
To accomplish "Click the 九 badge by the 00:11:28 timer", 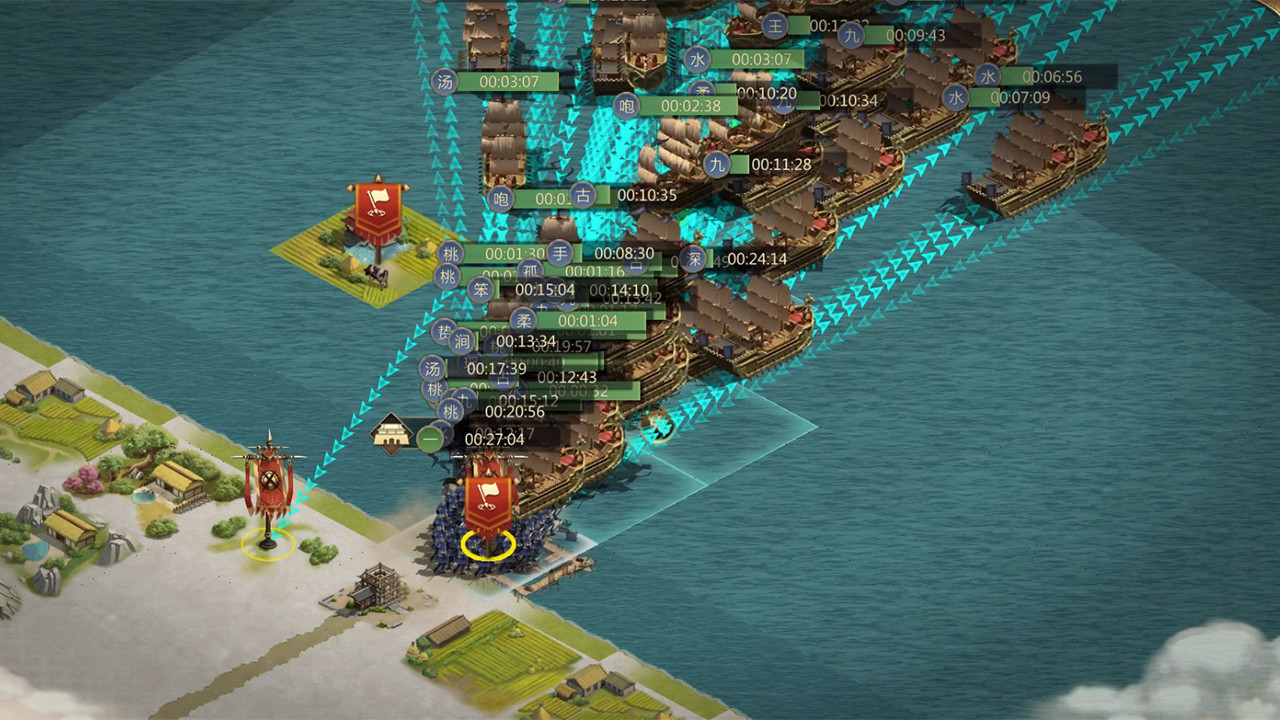I will click(715, 164).
